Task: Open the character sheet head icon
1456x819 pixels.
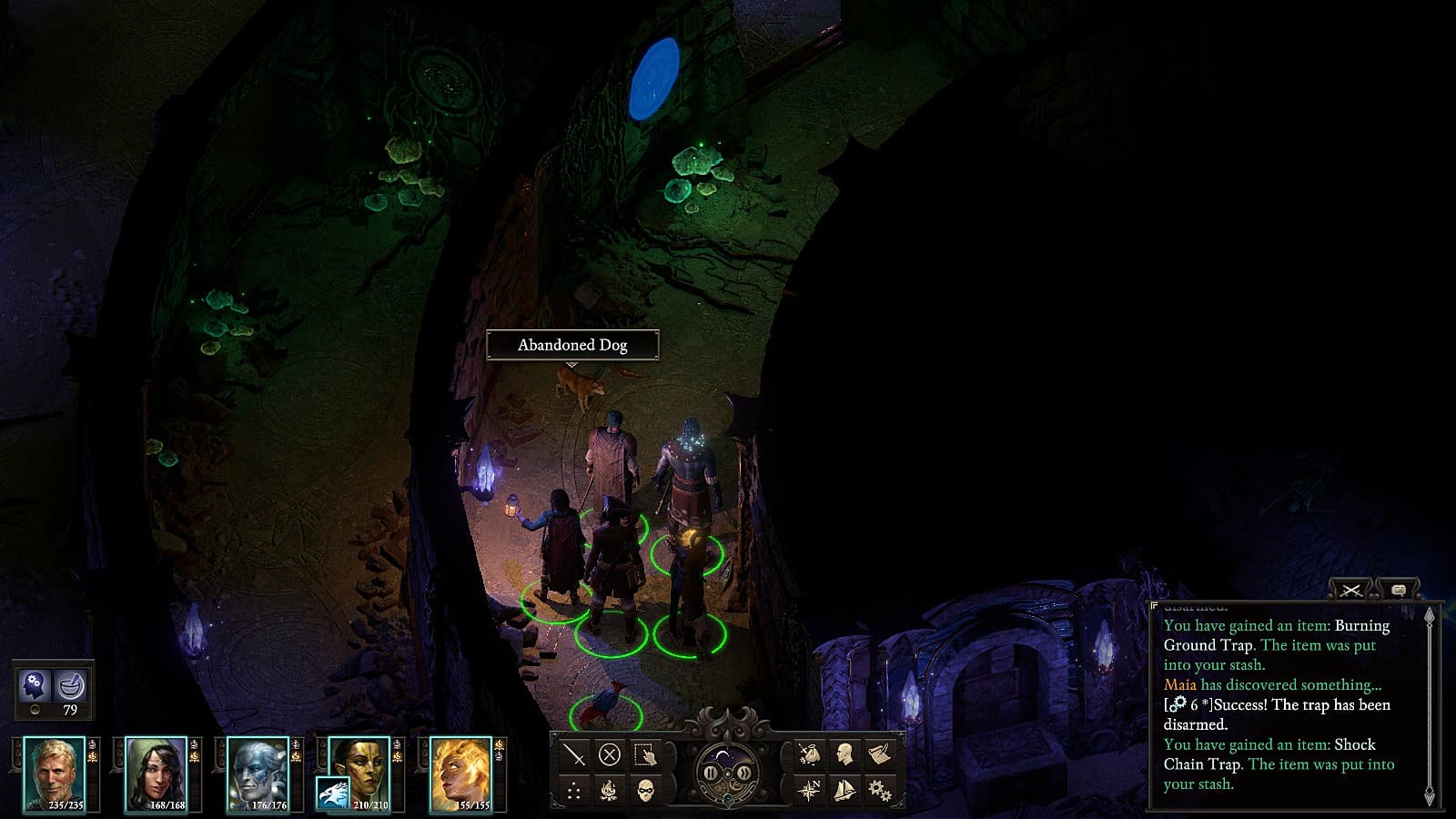Action: click(844, 754)
